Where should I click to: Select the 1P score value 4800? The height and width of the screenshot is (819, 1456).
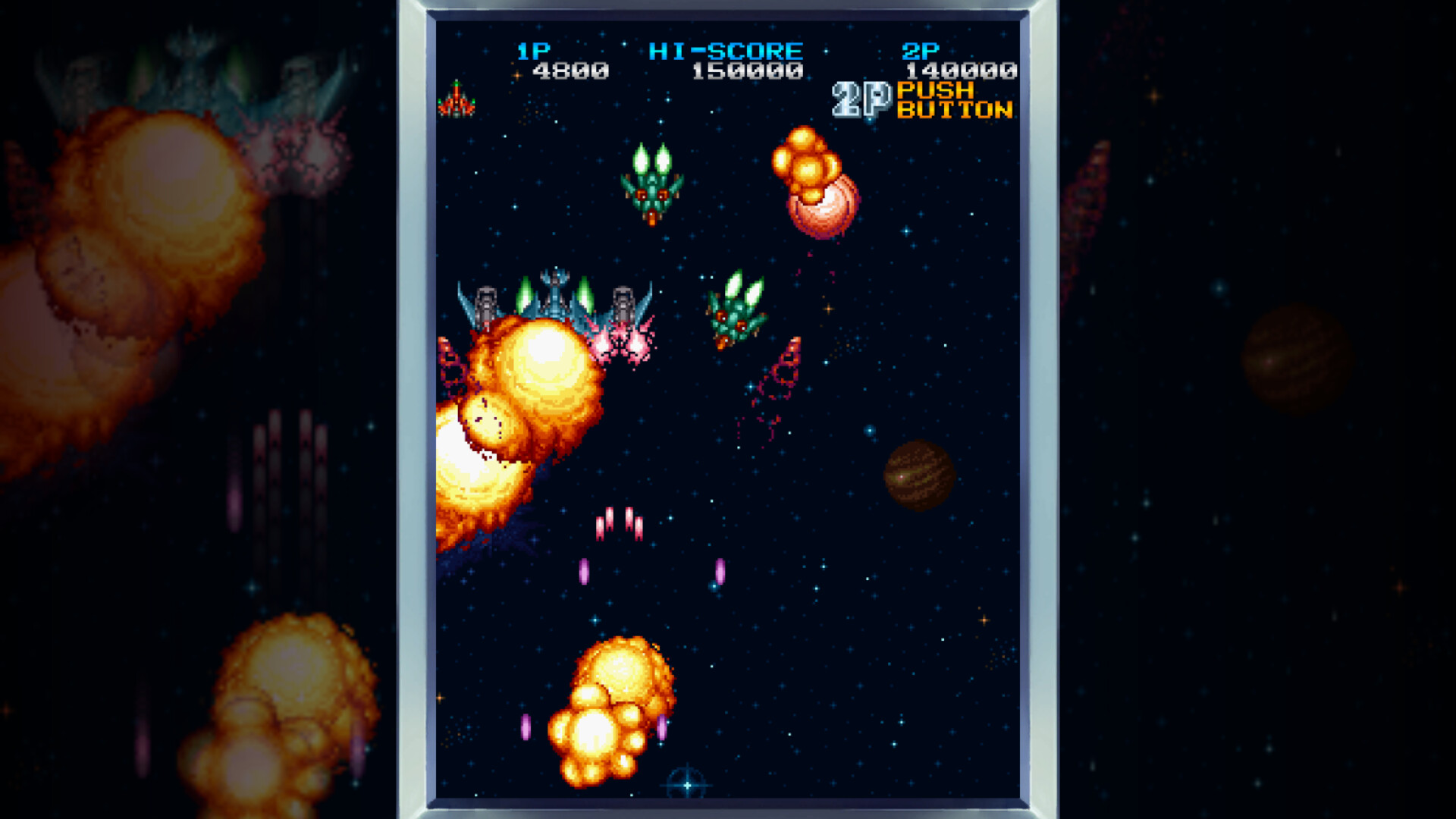(x=570, y=72)
